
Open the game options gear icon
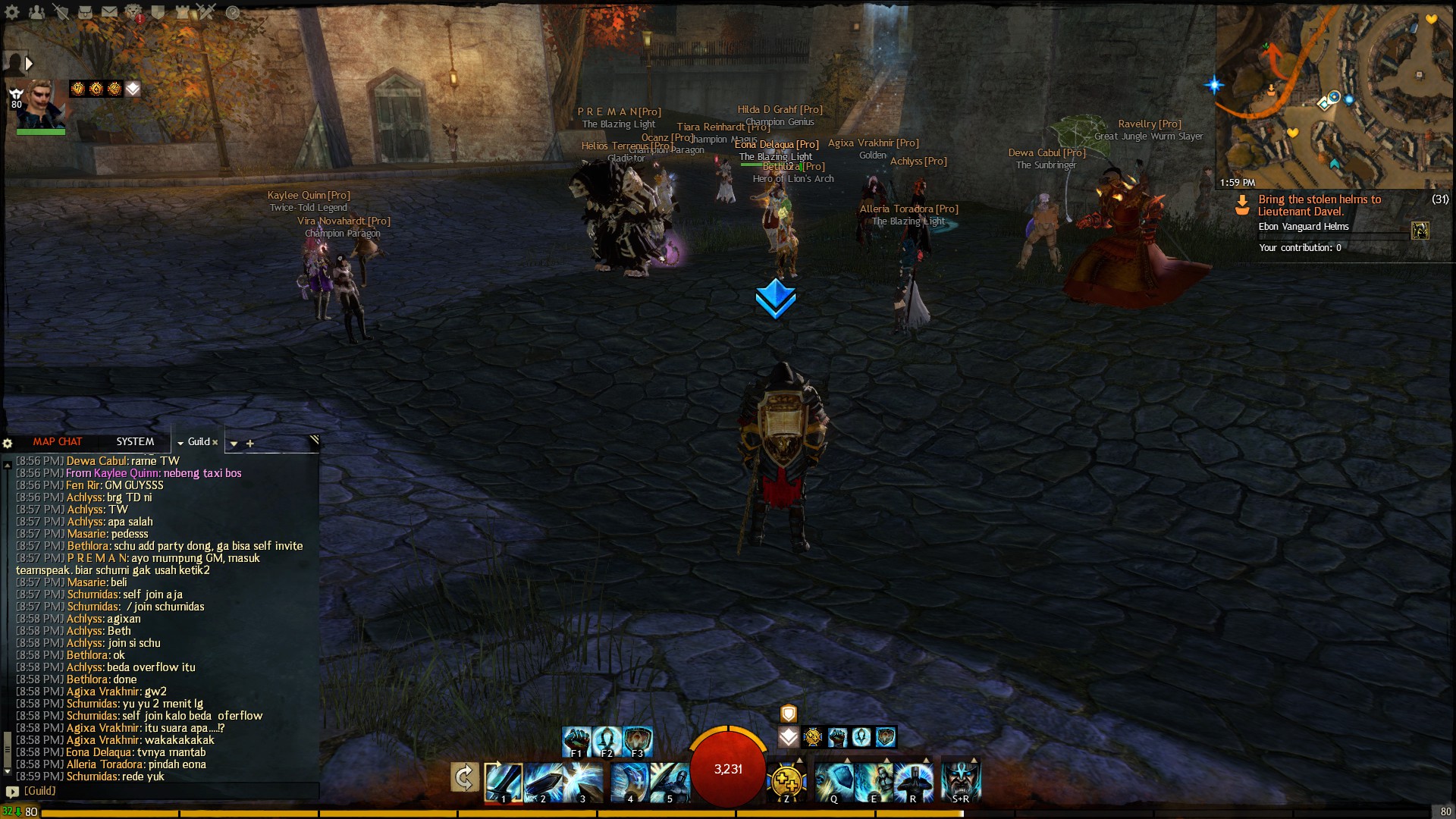(11, 11)
